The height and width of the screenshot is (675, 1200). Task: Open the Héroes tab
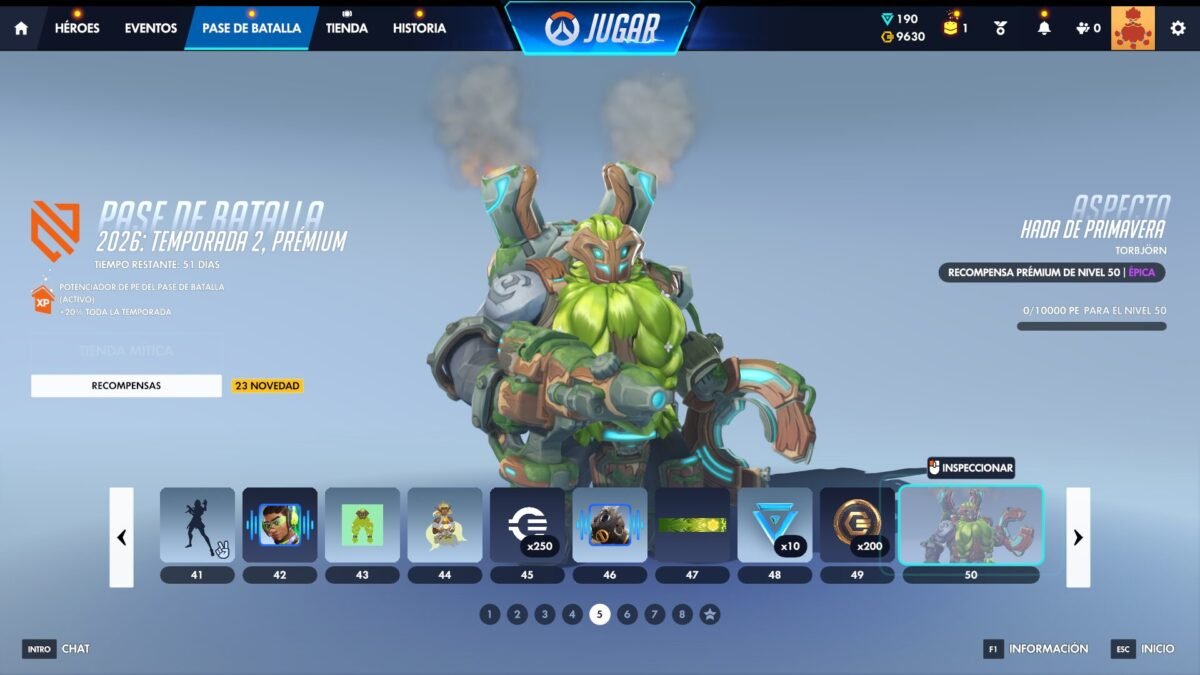click(77, 28)
